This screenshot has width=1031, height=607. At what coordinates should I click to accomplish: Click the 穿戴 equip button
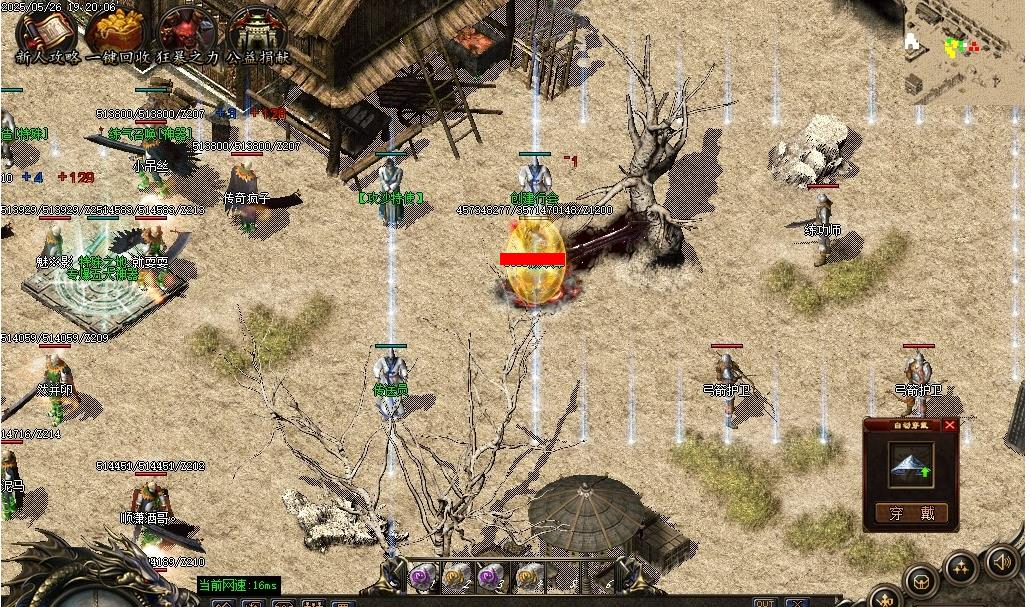point(911,513)
